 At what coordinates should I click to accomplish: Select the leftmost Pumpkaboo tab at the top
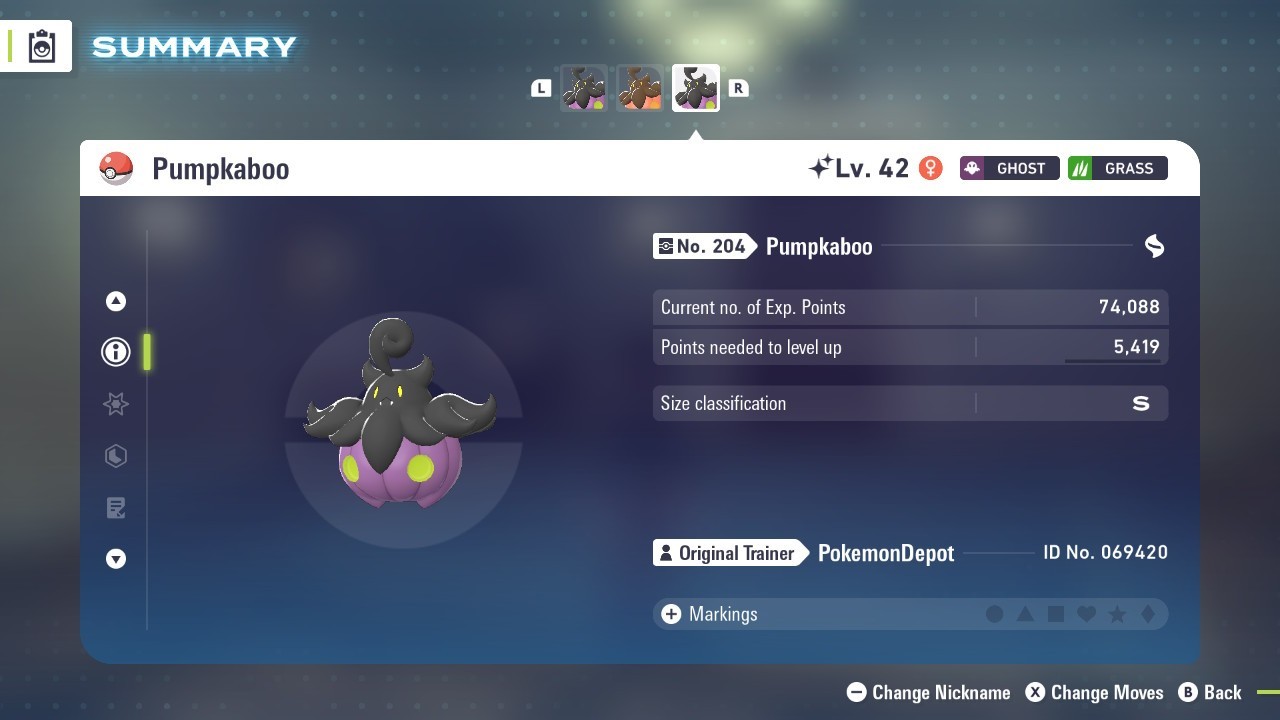click(584, 87)
